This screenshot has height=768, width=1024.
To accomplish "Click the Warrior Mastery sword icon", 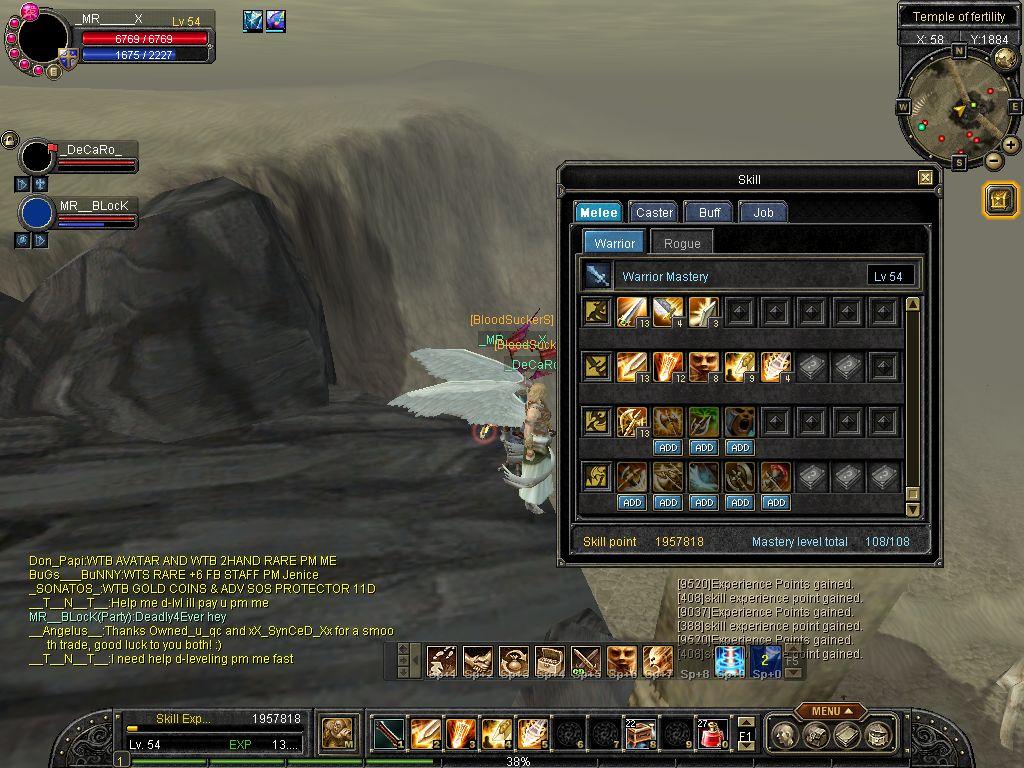I will (598, 276).
